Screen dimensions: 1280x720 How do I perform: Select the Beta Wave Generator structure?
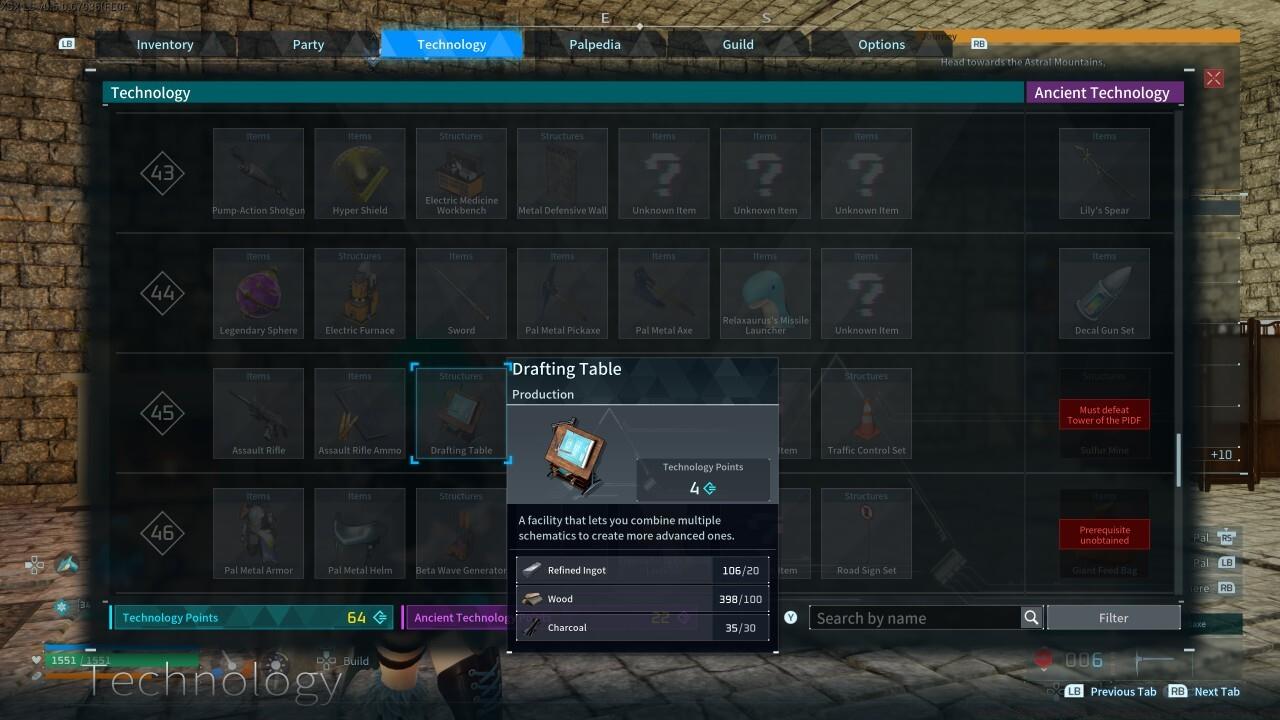[x=460, y=533]
